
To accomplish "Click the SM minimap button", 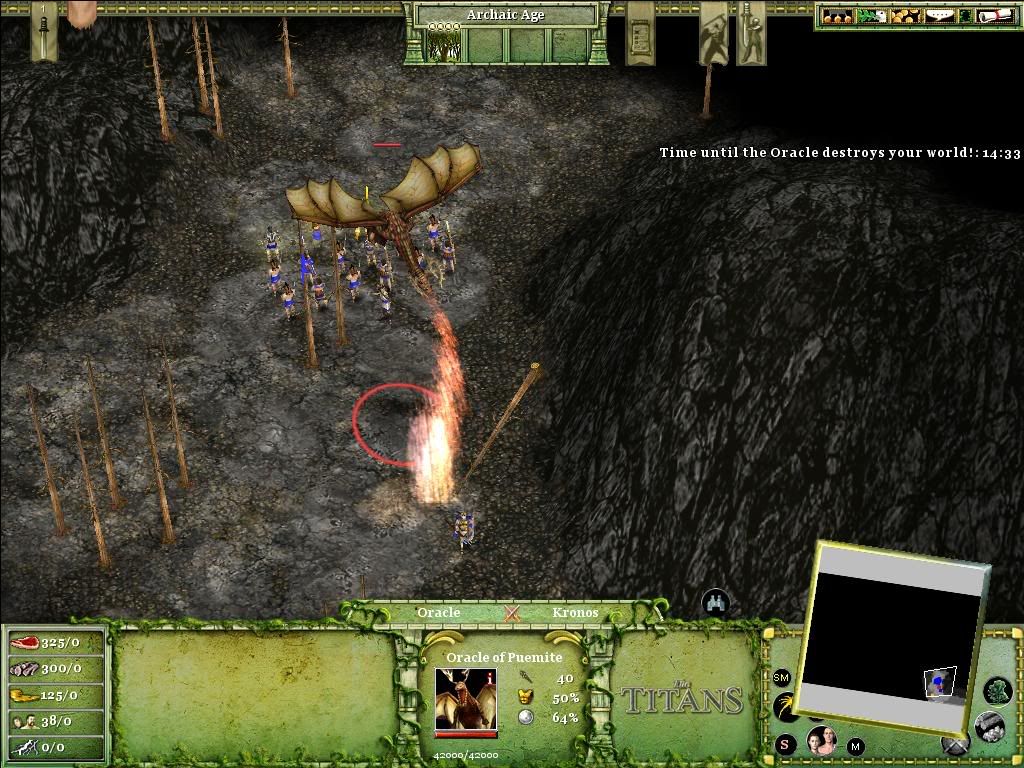I will pos(782,678).
